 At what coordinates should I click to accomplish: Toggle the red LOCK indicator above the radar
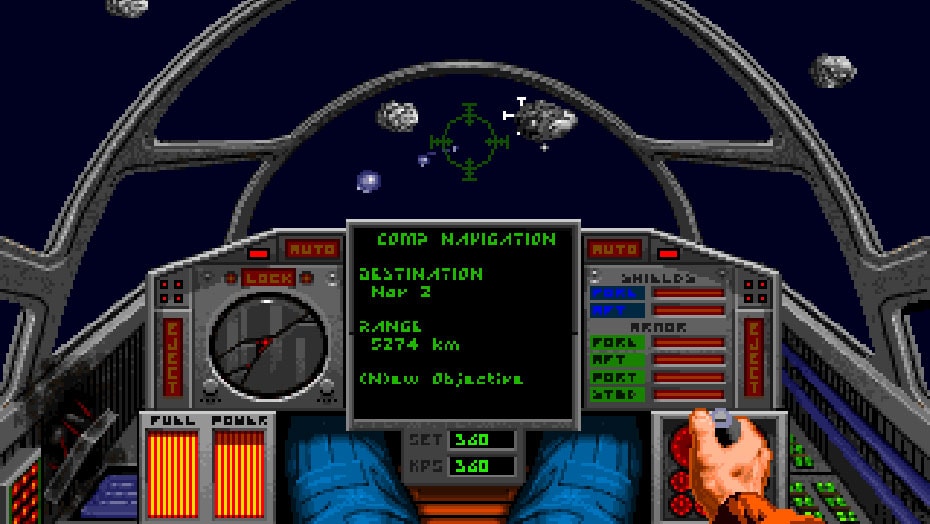tap(268, 277)
